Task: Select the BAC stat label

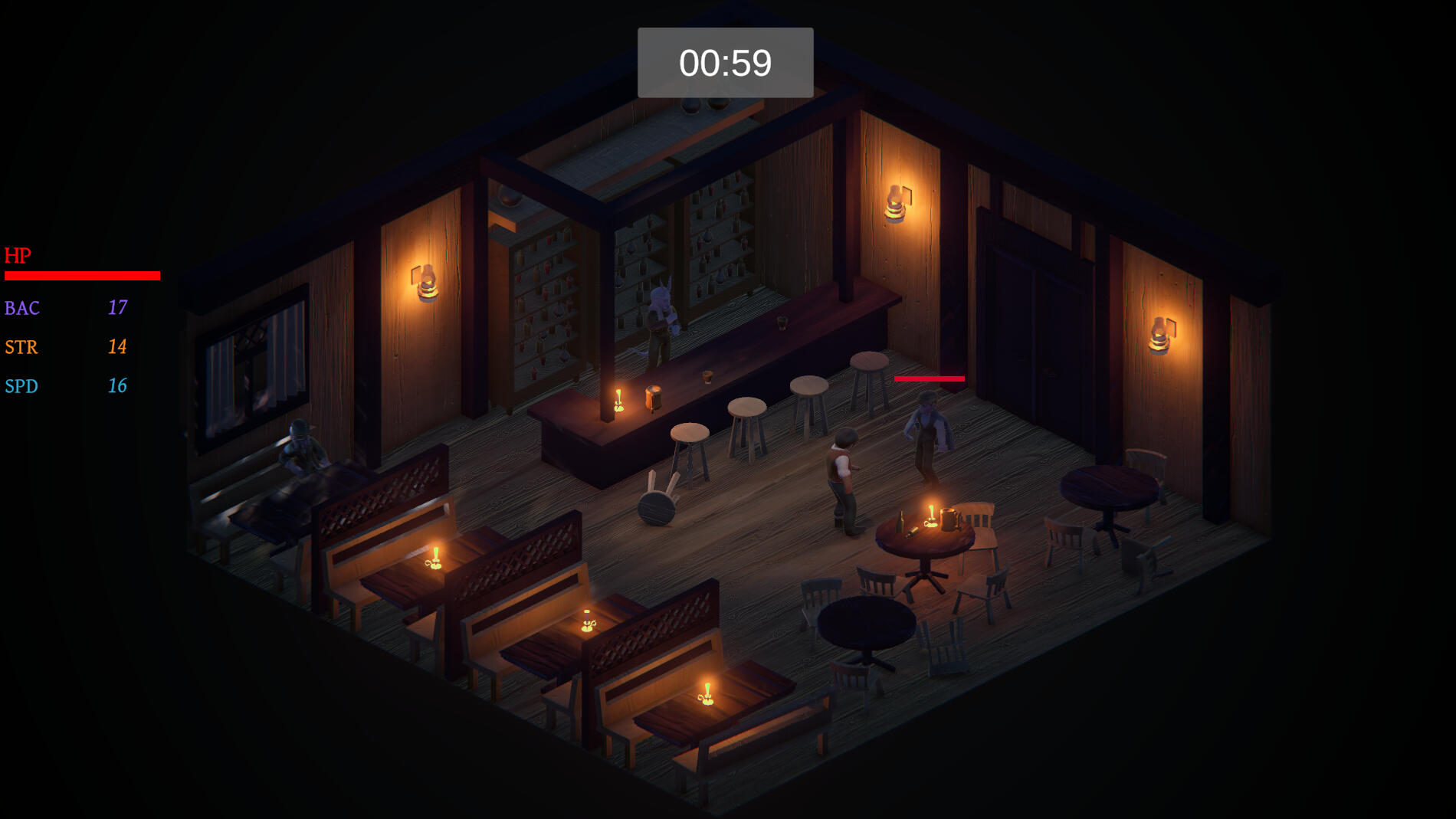Action: (22, 308)
